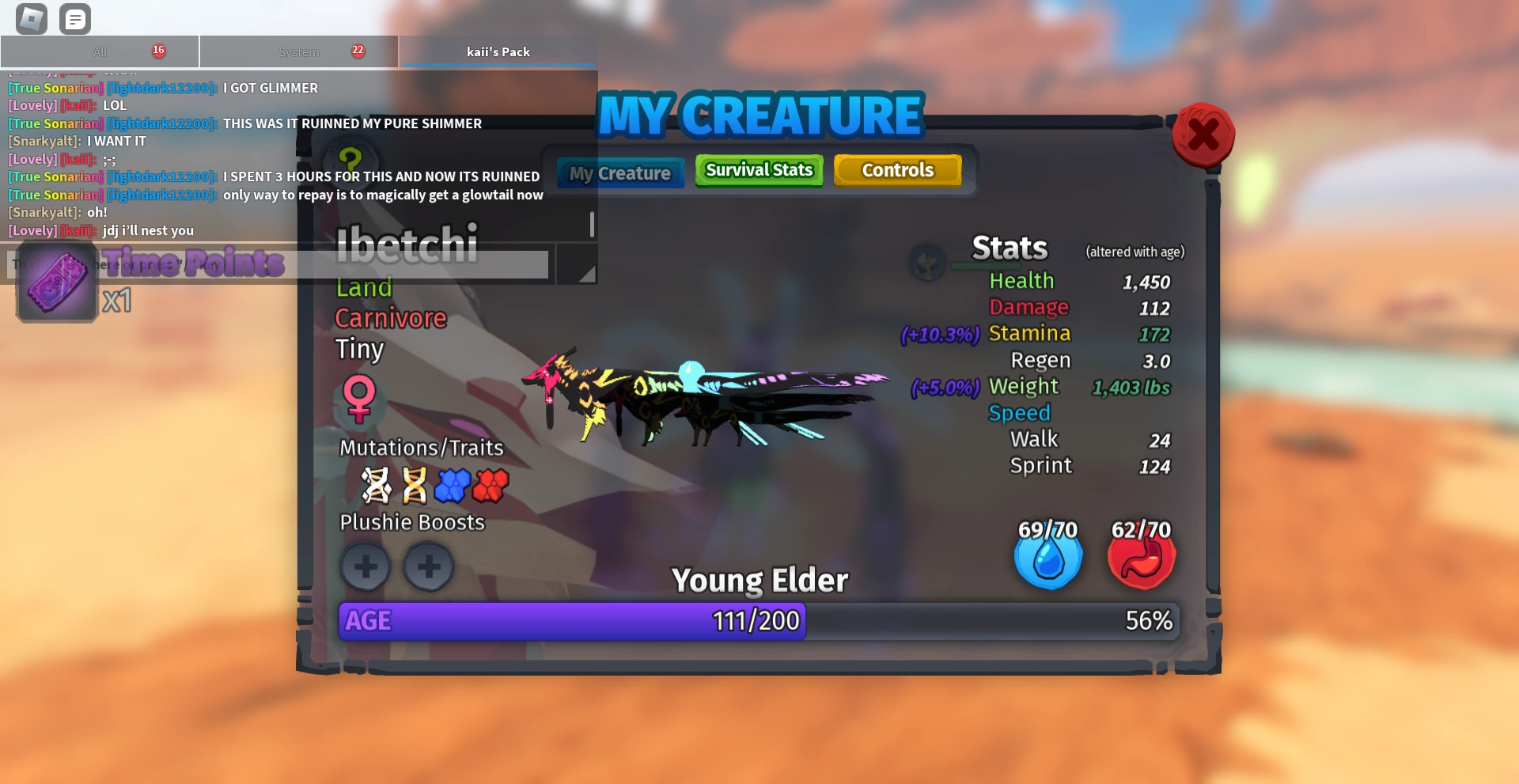Open the Time Points card item
The width and height of the screenshot is (1519, 784).
pyautogui.click(x=55, y=281)
